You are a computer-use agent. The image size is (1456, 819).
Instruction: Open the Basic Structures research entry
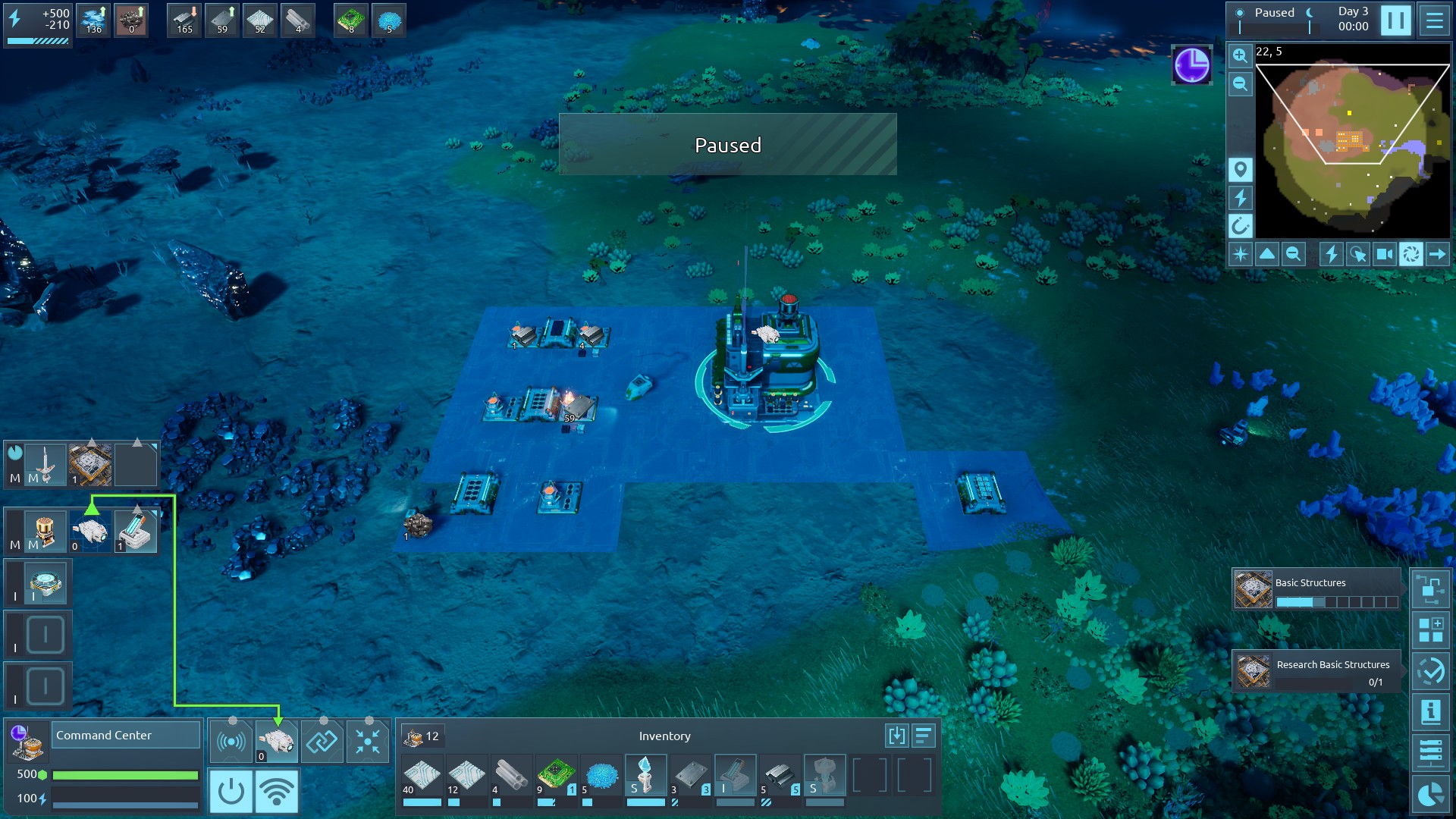1316,589
